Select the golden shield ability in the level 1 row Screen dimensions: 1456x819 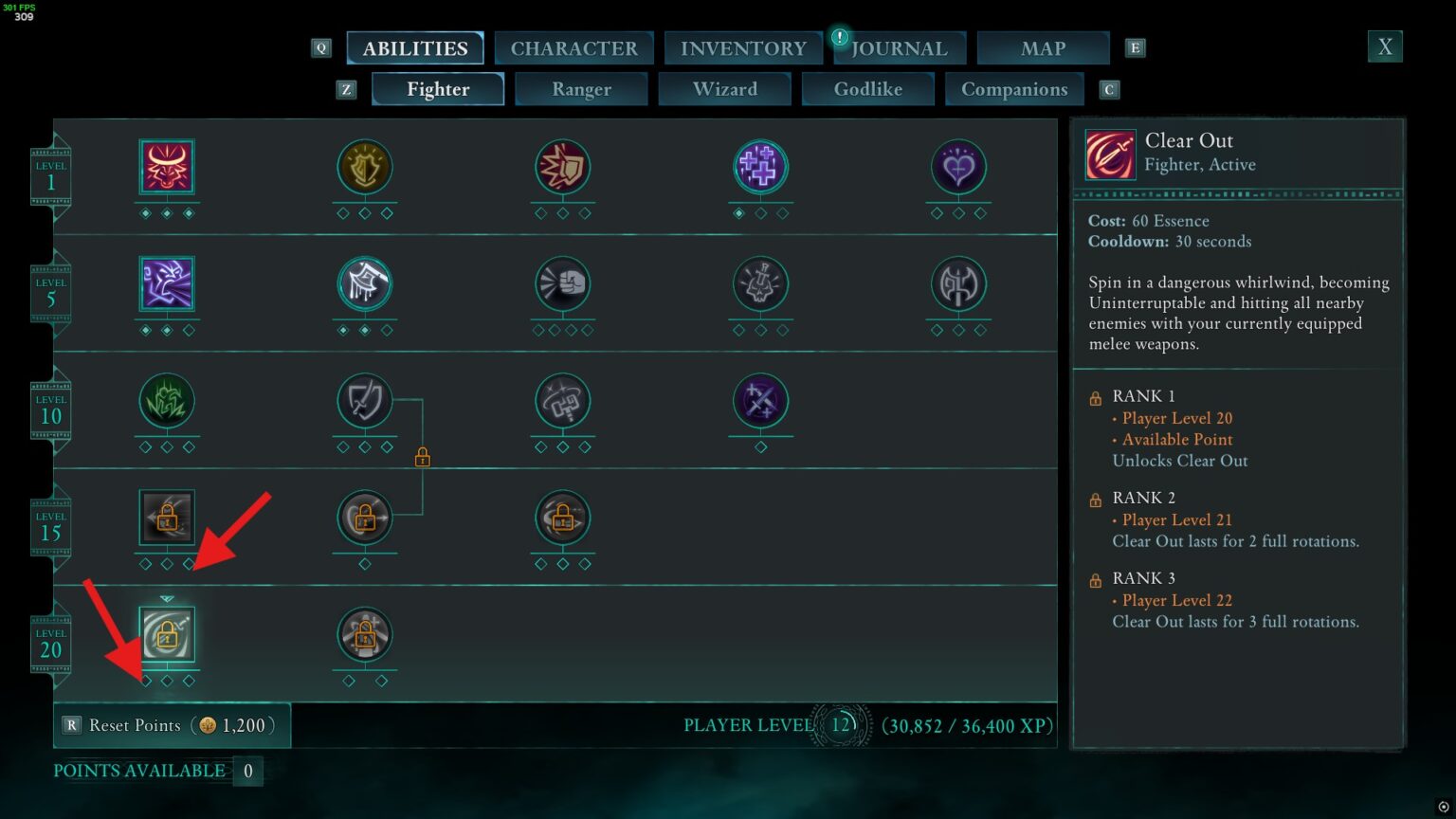point(365,167)
